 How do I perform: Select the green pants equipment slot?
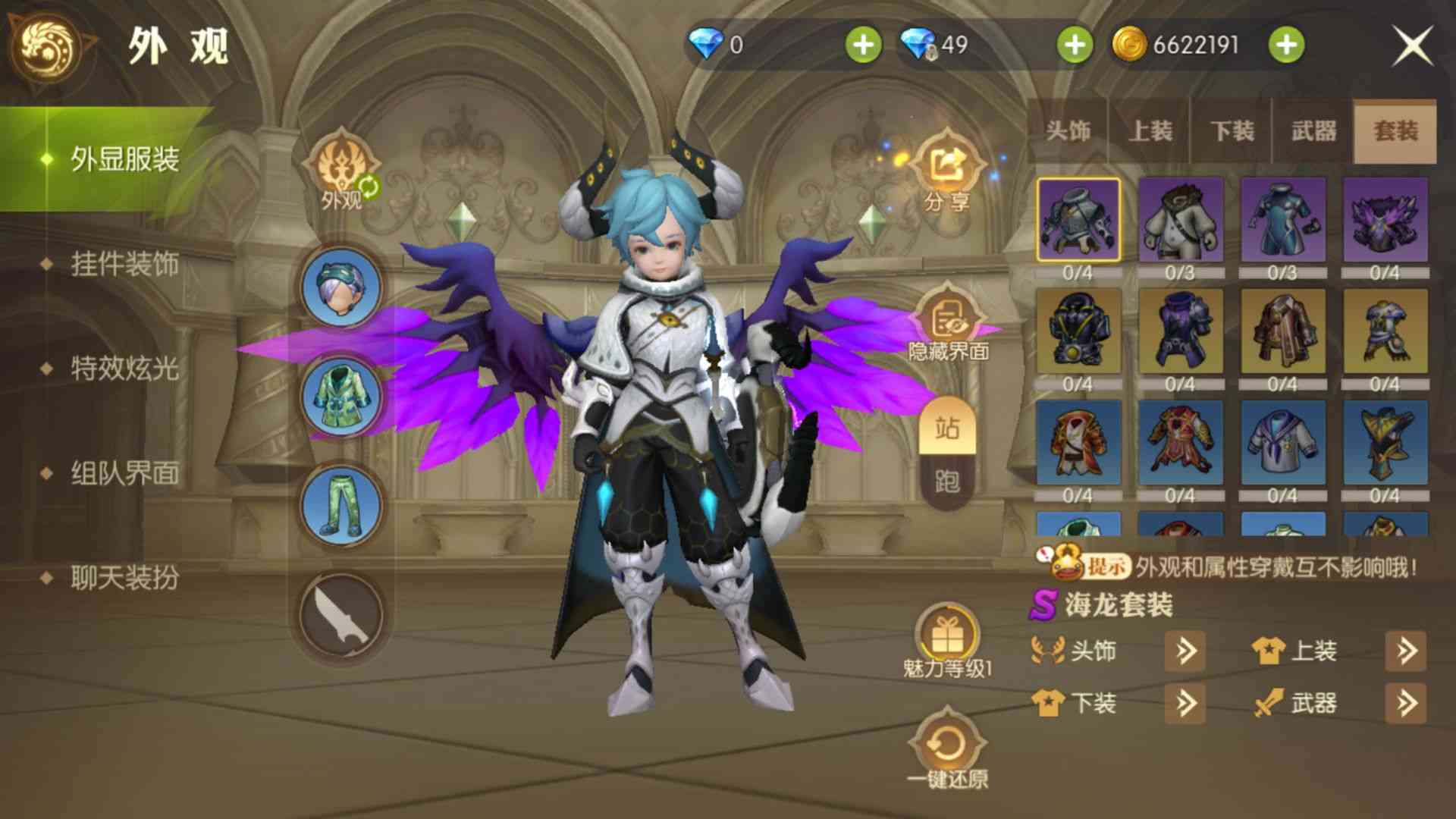(x=340, y=506)
